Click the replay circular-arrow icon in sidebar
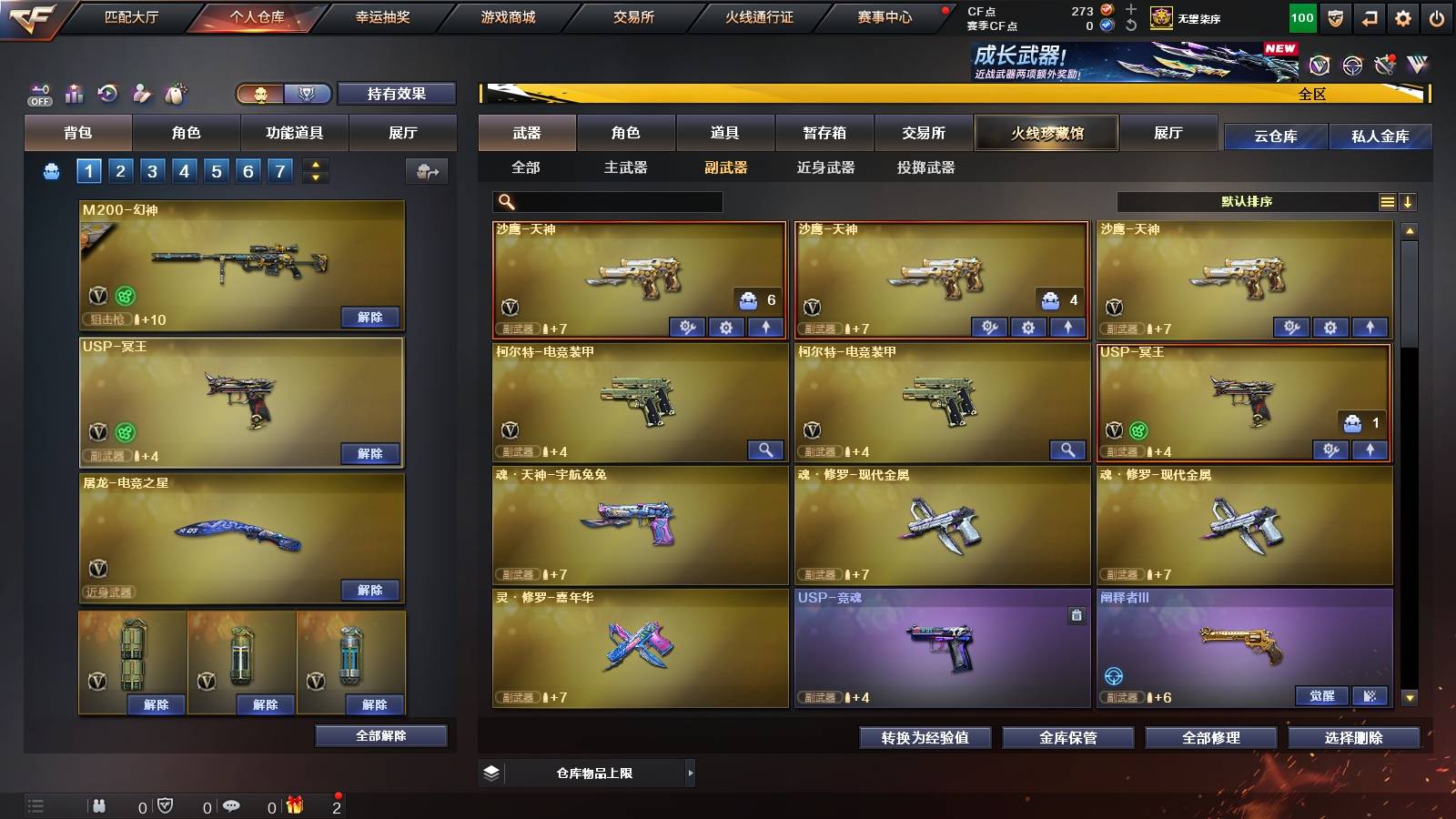The width and height of the screenshot is (1456, 819). pyautogui.click(x=106, y=94)
